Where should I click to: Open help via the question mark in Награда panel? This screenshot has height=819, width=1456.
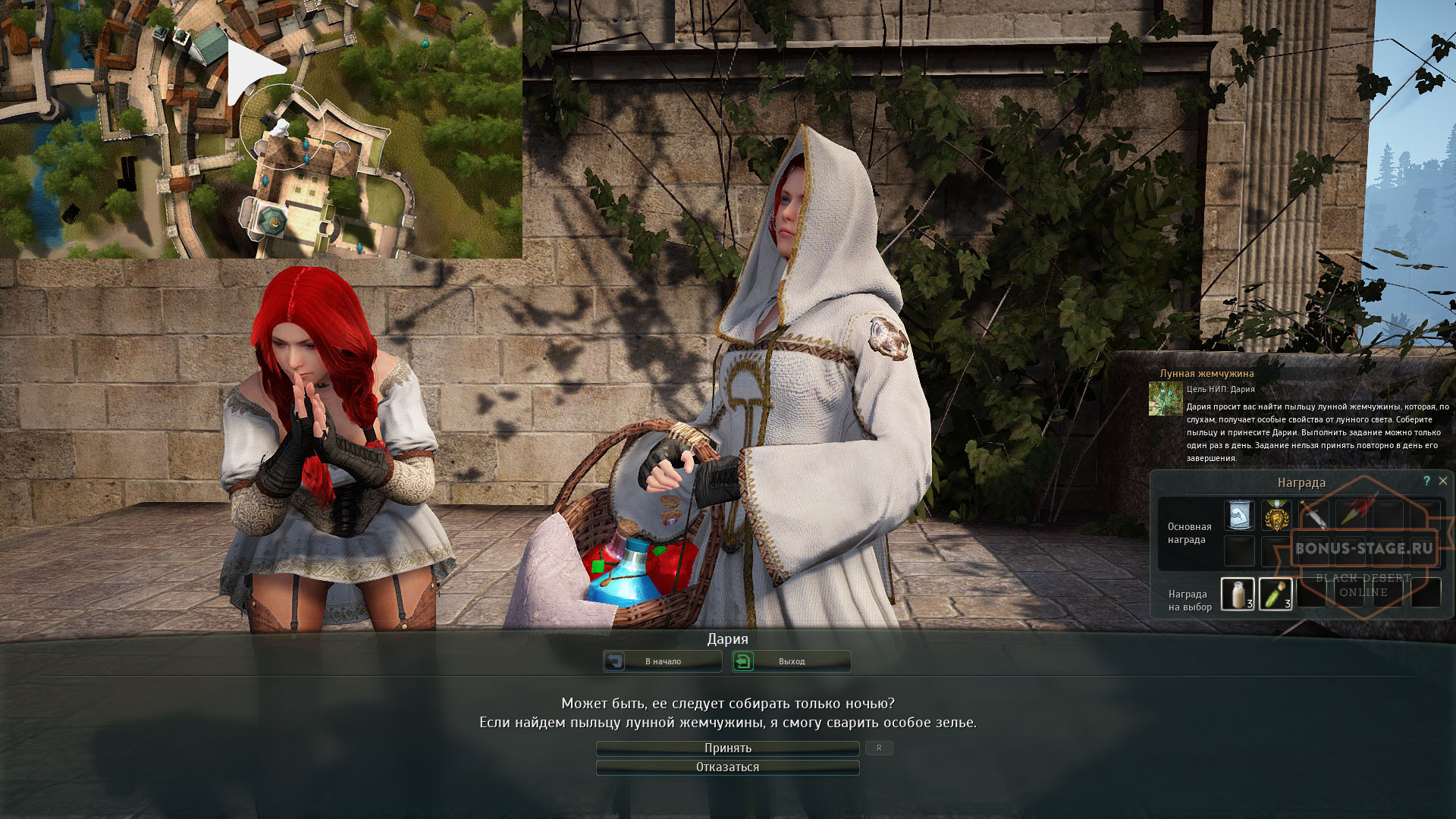pyautogui.click(x=1426, y=481)
